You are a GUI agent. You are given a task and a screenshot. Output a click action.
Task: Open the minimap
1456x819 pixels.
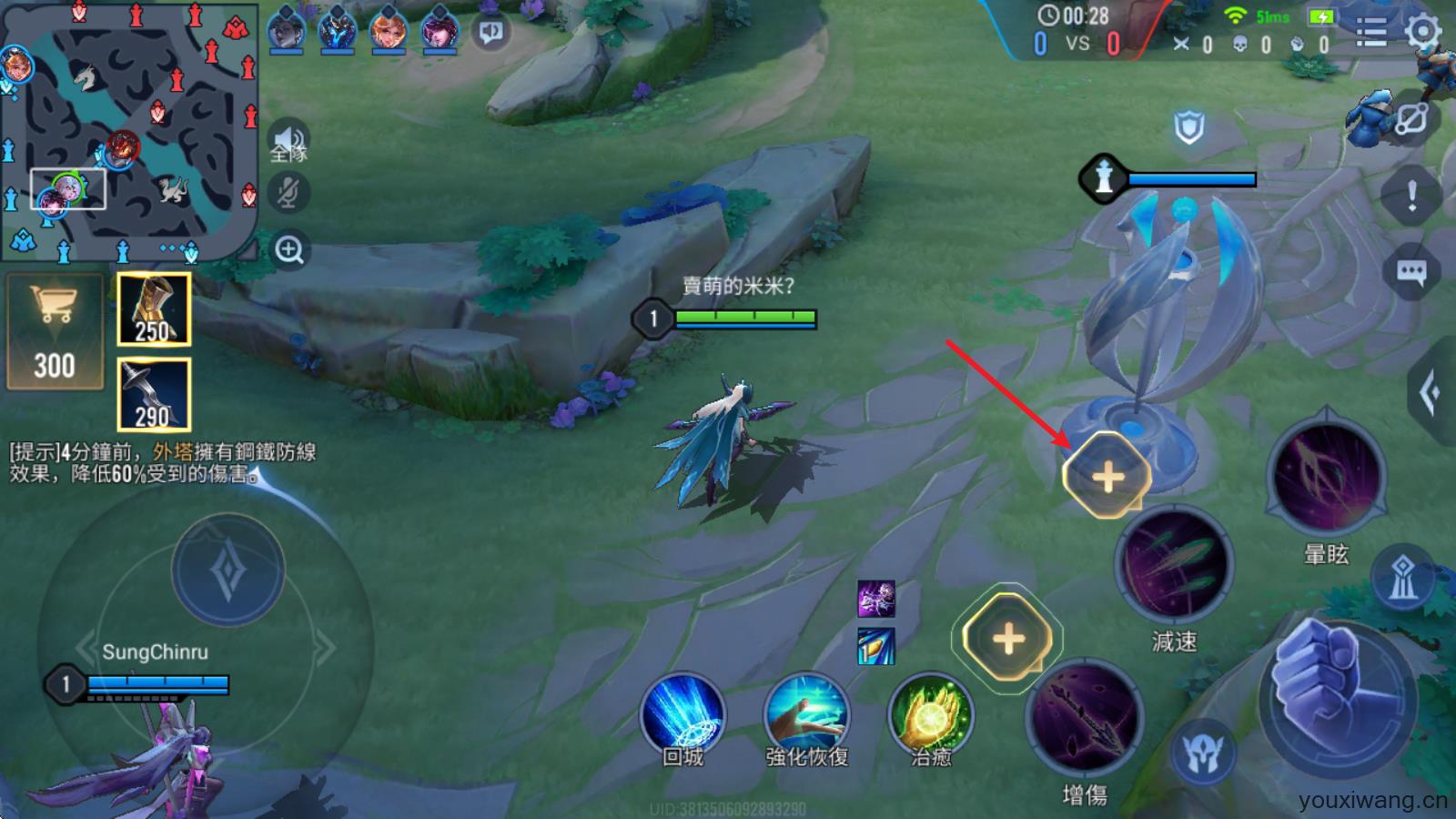coord(127,132)
